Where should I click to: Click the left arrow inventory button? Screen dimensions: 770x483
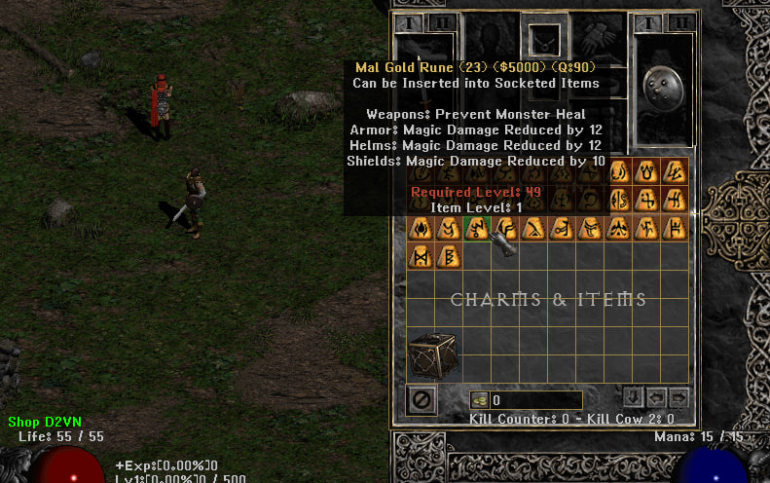655,397
